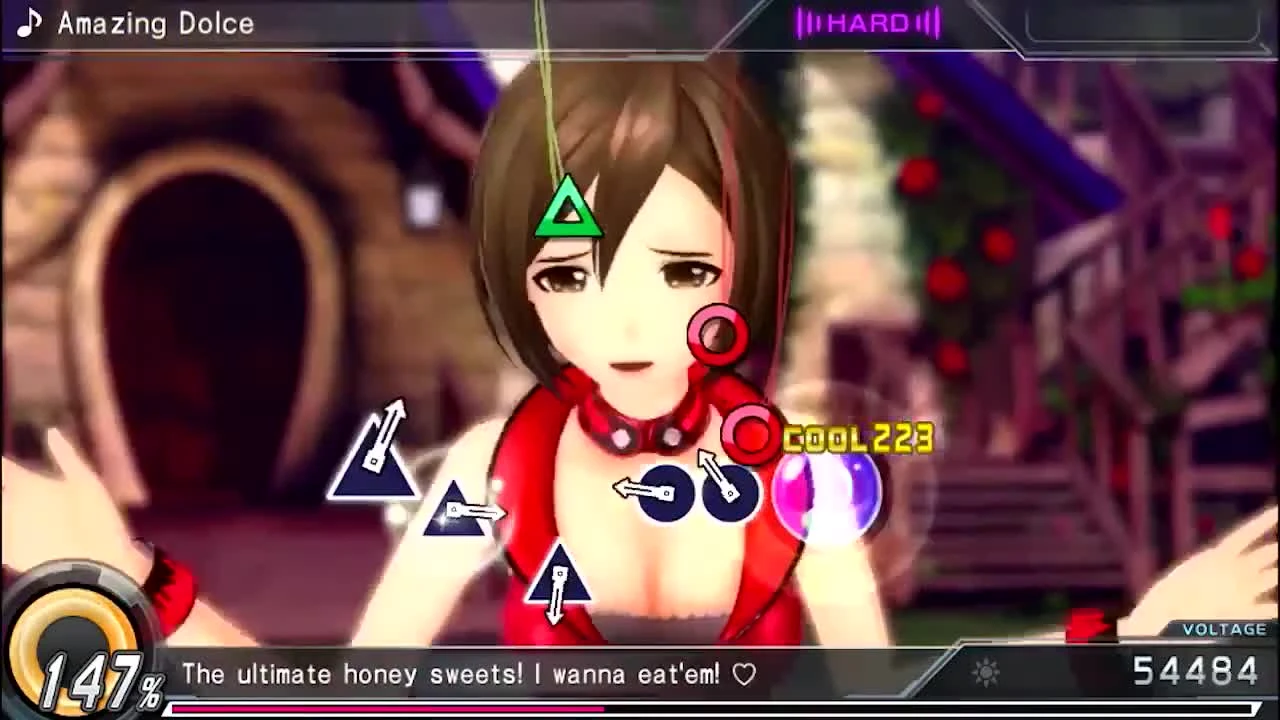Viewport: 1280px width, 720px height.
Task: Open the Amazing Dolce song title banner
Action: 155,23
